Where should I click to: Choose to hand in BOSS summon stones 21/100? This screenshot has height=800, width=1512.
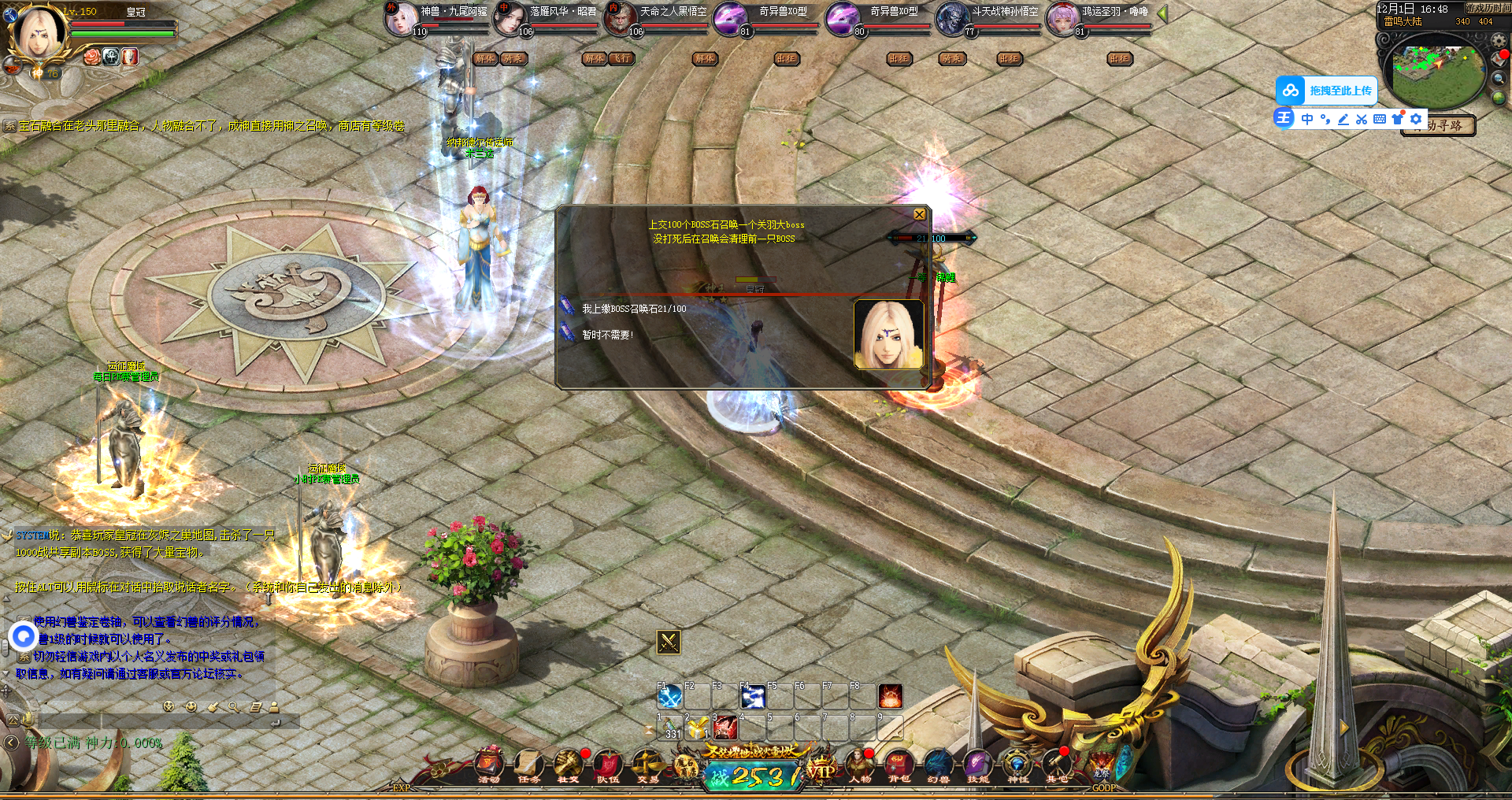point(633,309)
